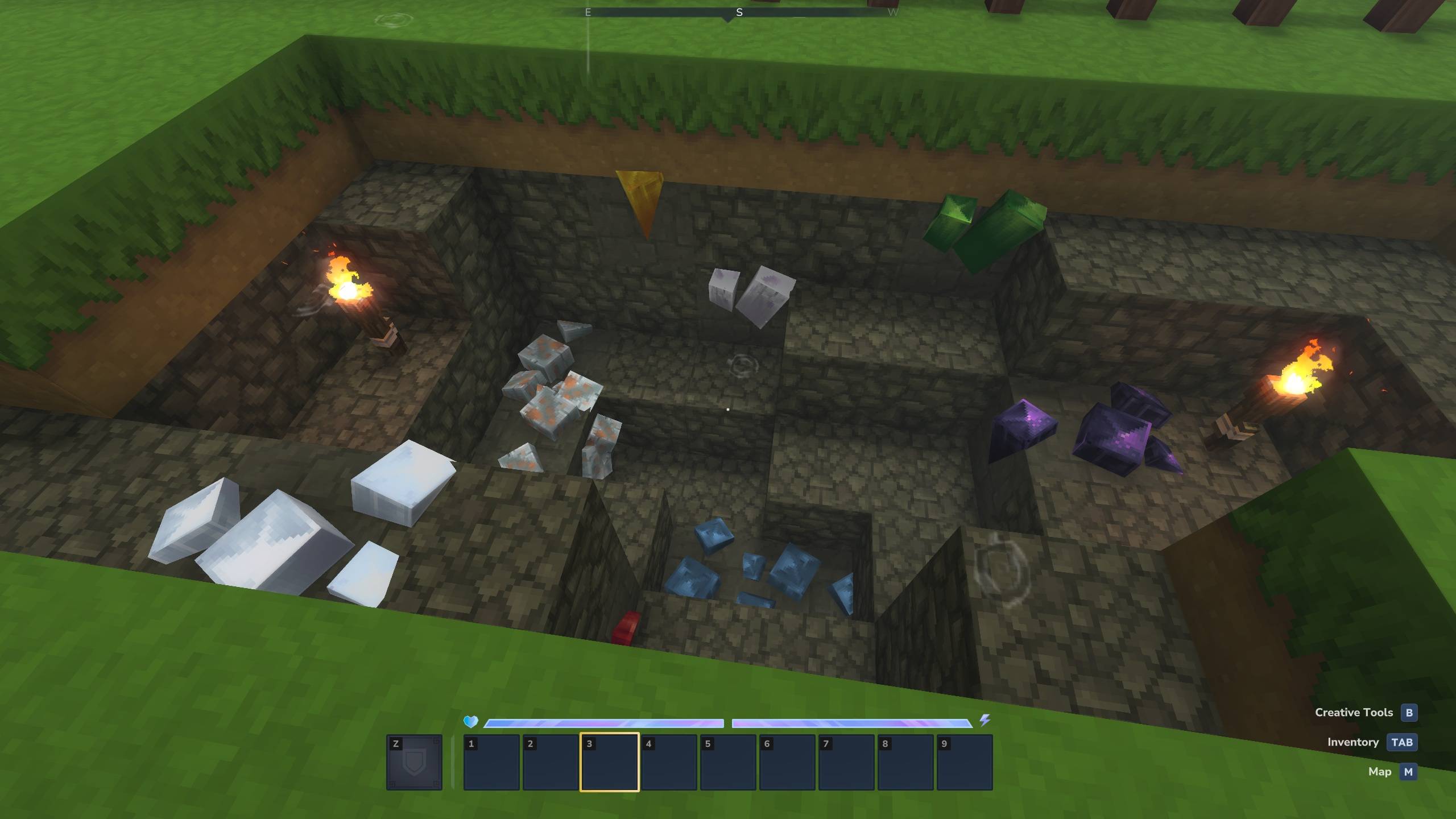Select the shield utility slot
The image size is (1456, 819).
click(414, 762)
